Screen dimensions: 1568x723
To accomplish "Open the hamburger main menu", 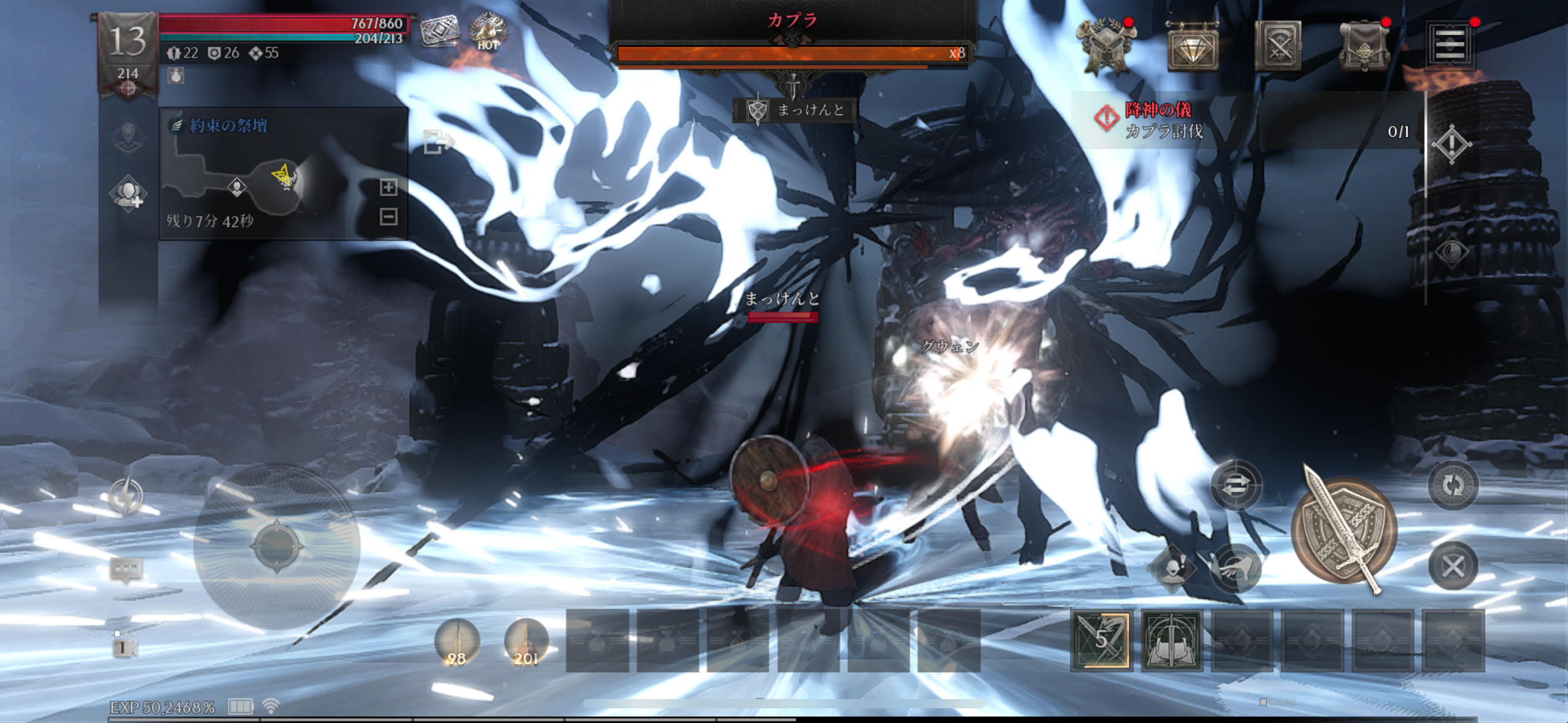I will point(1450,44).
